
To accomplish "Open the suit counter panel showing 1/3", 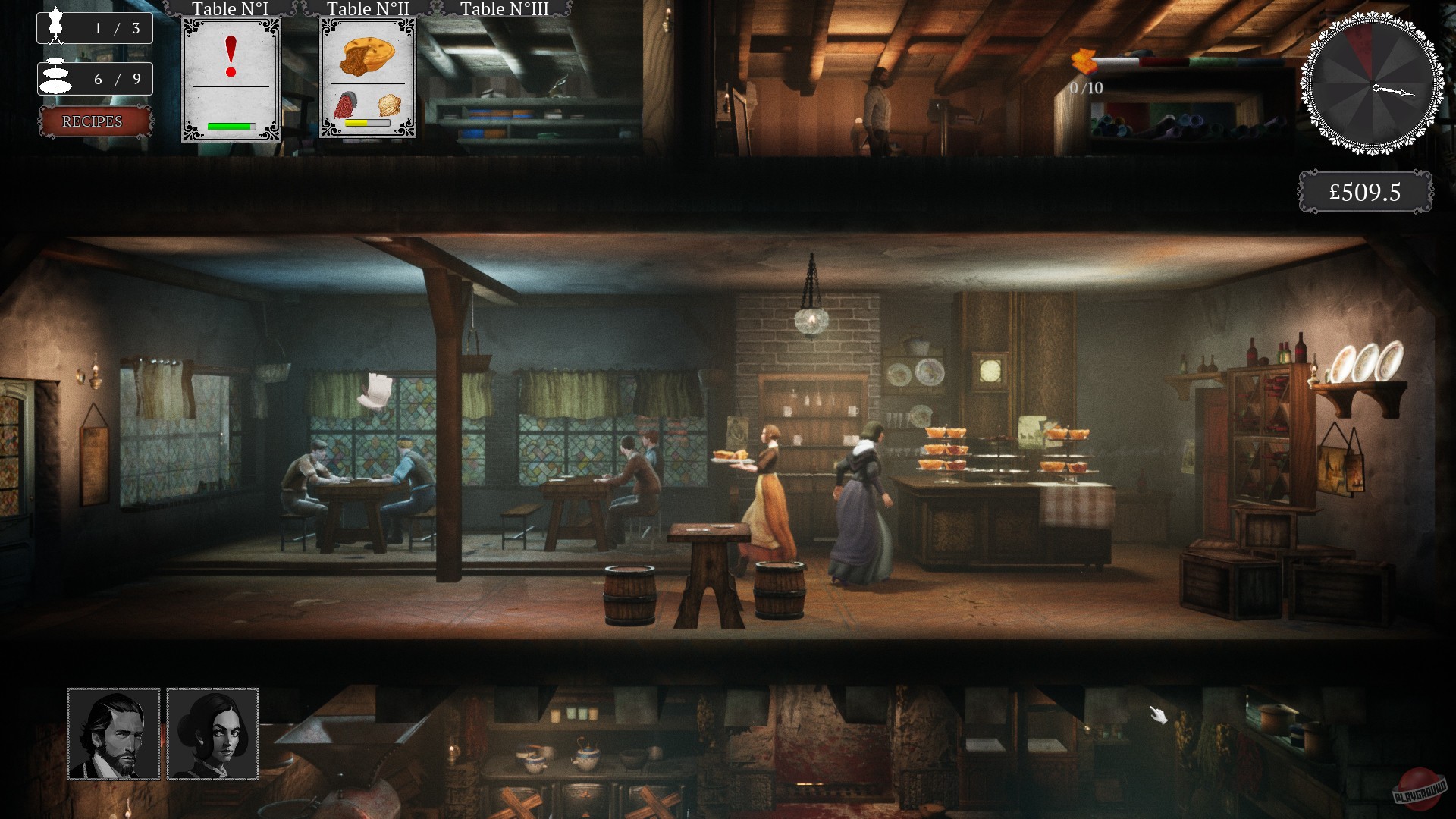I will (95, 27).
